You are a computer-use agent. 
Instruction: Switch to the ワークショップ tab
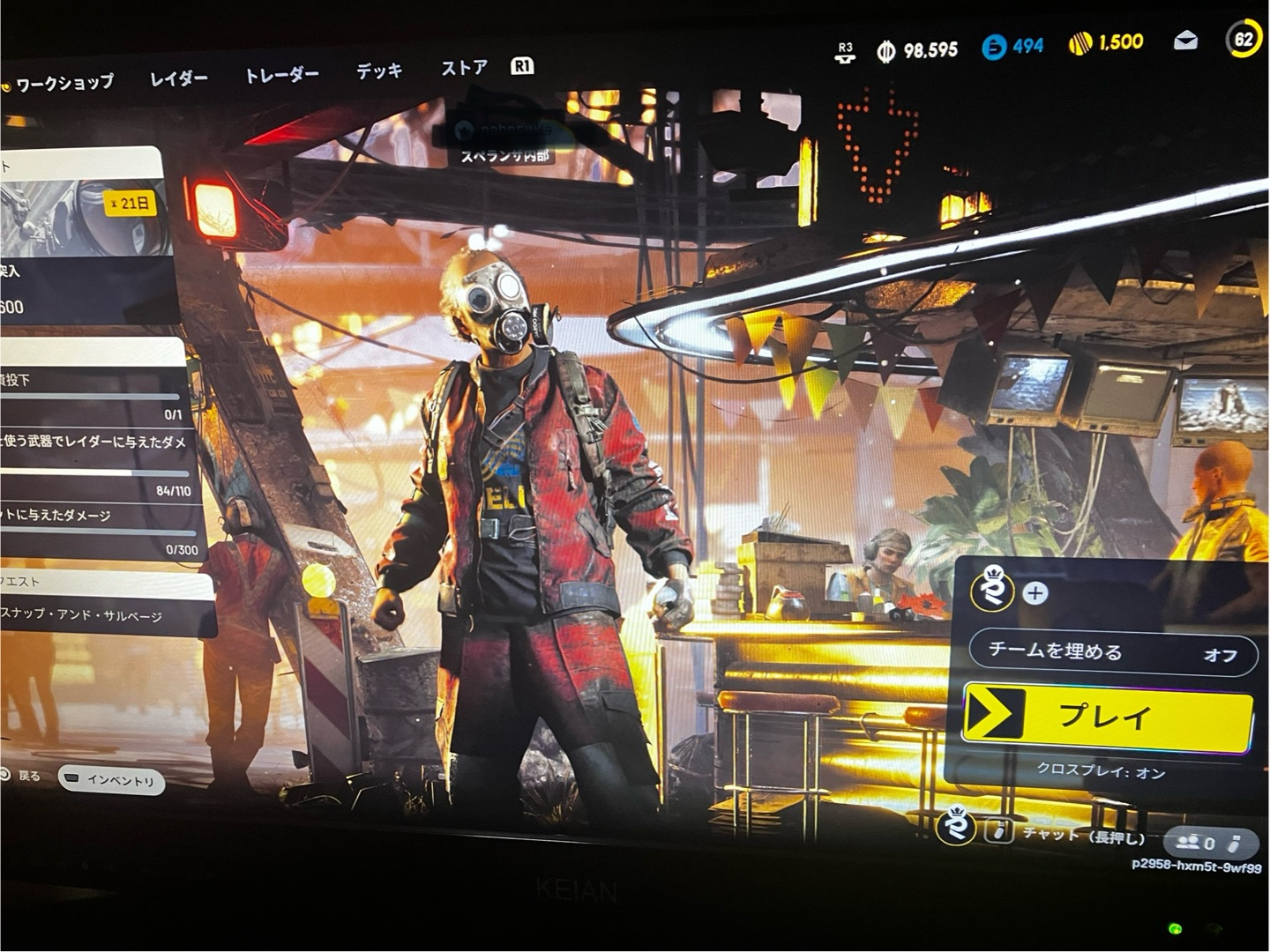coord(63,84)
